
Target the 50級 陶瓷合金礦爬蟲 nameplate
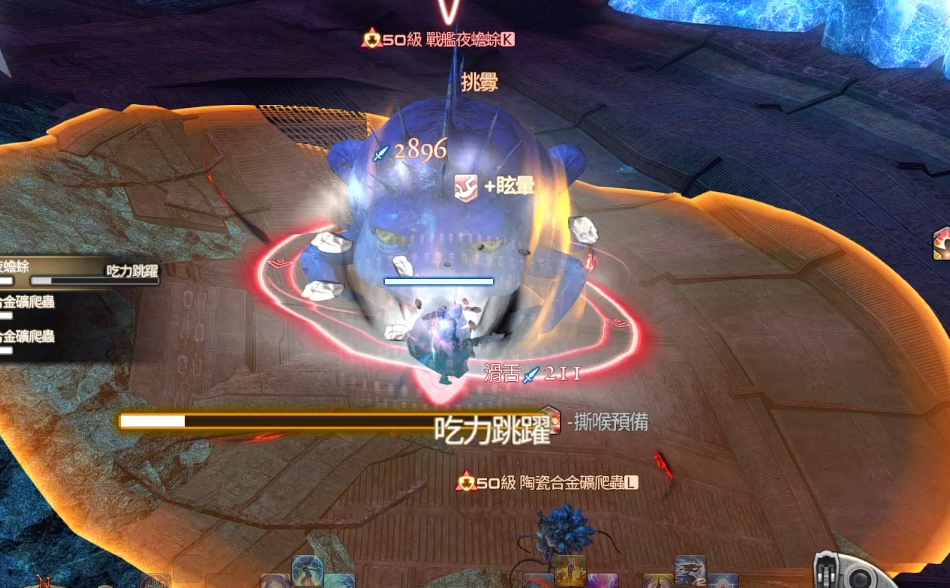(547, 483)
